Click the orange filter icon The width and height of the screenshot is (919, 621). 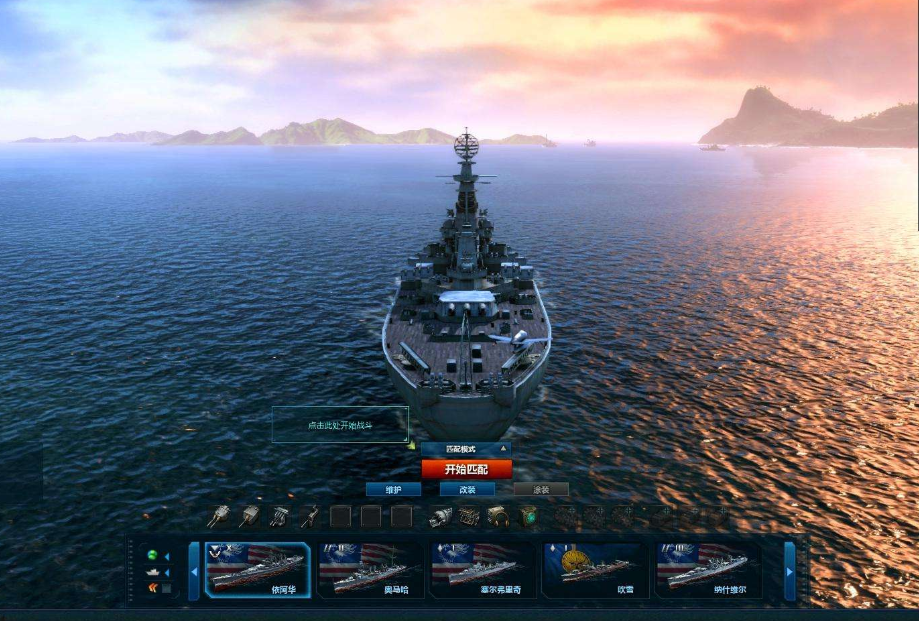153,587
